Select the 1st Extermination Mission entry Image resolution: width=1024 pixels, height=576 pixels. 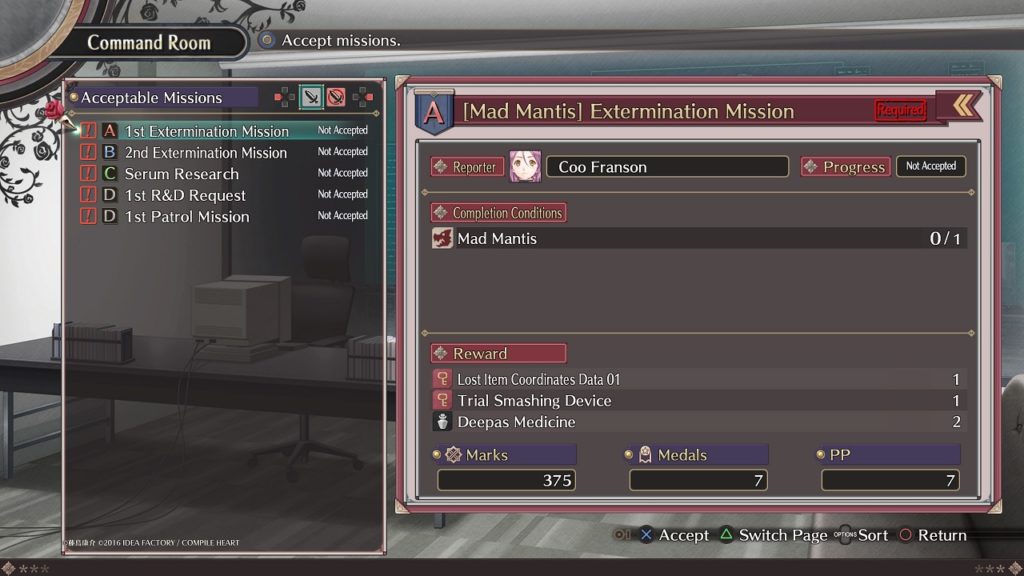click(206, 131)
